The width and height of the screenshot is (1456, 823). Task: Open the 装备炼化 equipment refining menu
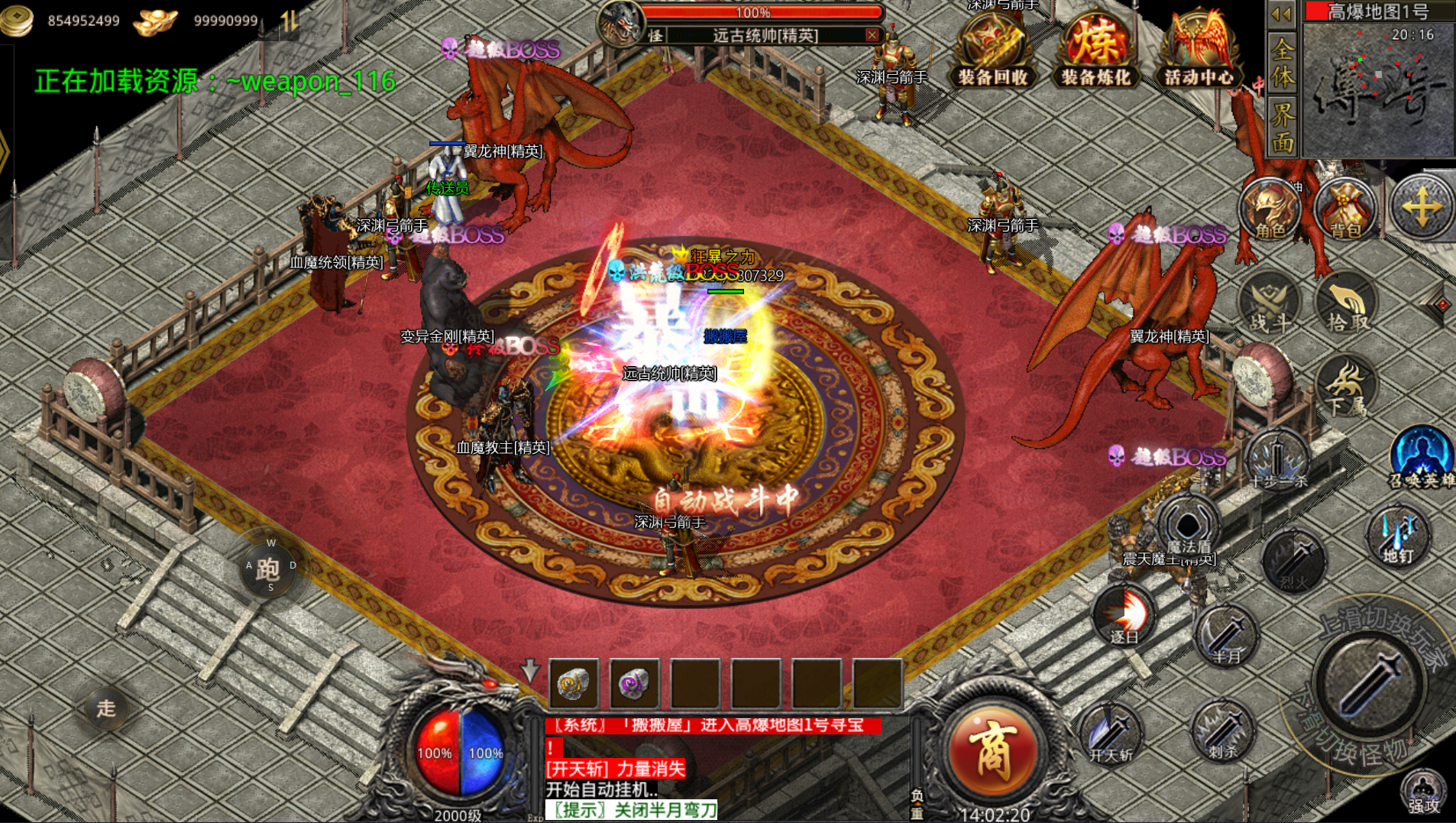(1095, 50)
